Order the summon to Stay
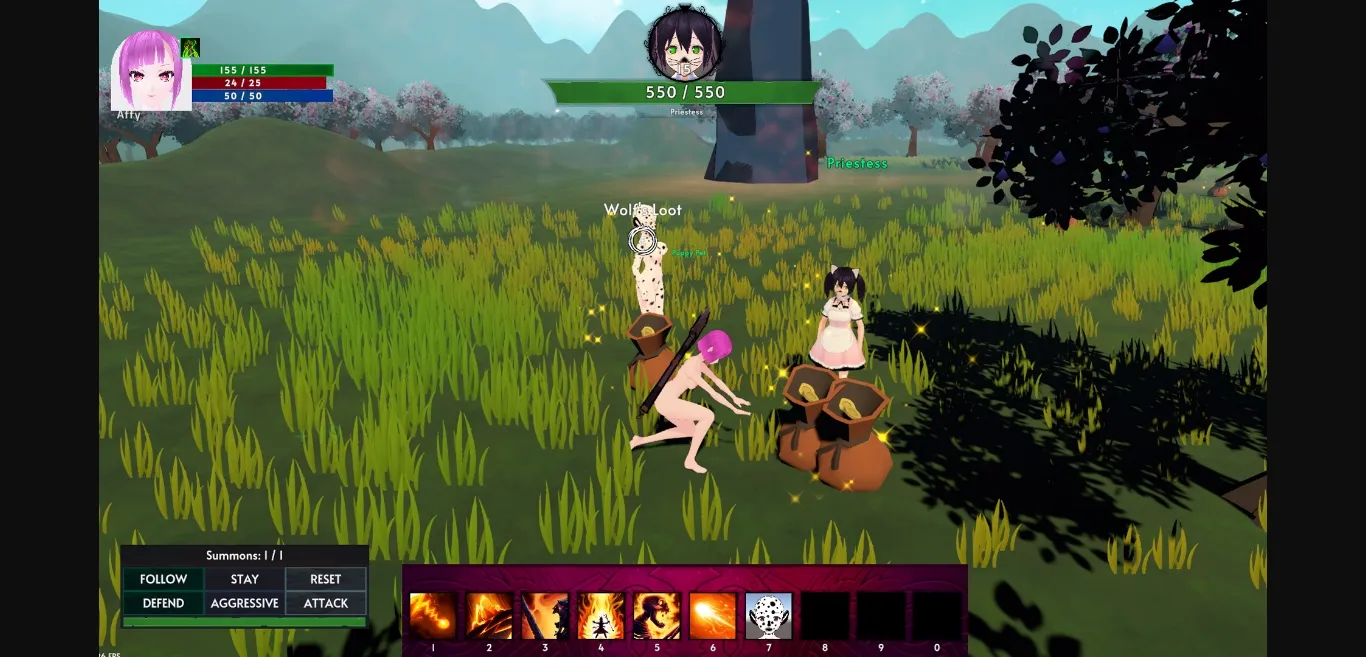The image size is (1366, 657). pyautogui.click(x=245, y=579)
